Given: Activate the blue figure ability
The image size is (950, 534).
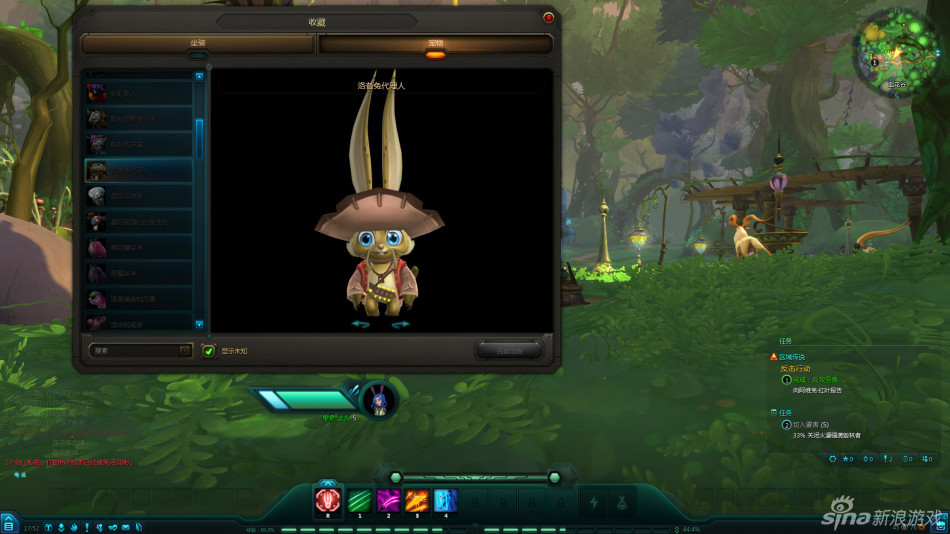Looking at the screenshot, I should click(x=446, y=499).
